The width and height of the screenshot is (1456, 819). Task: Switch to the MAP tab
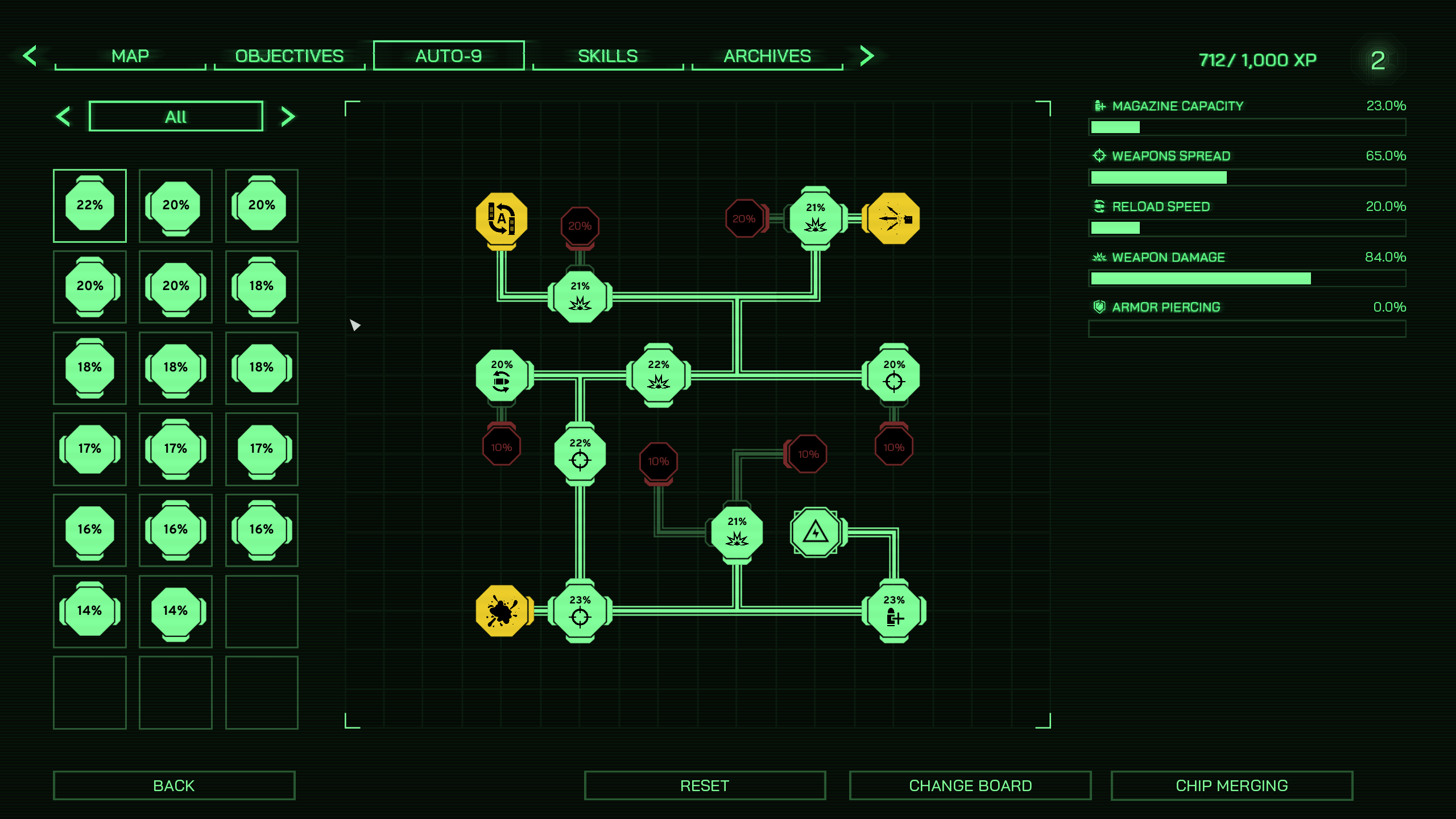coord(130,56)
